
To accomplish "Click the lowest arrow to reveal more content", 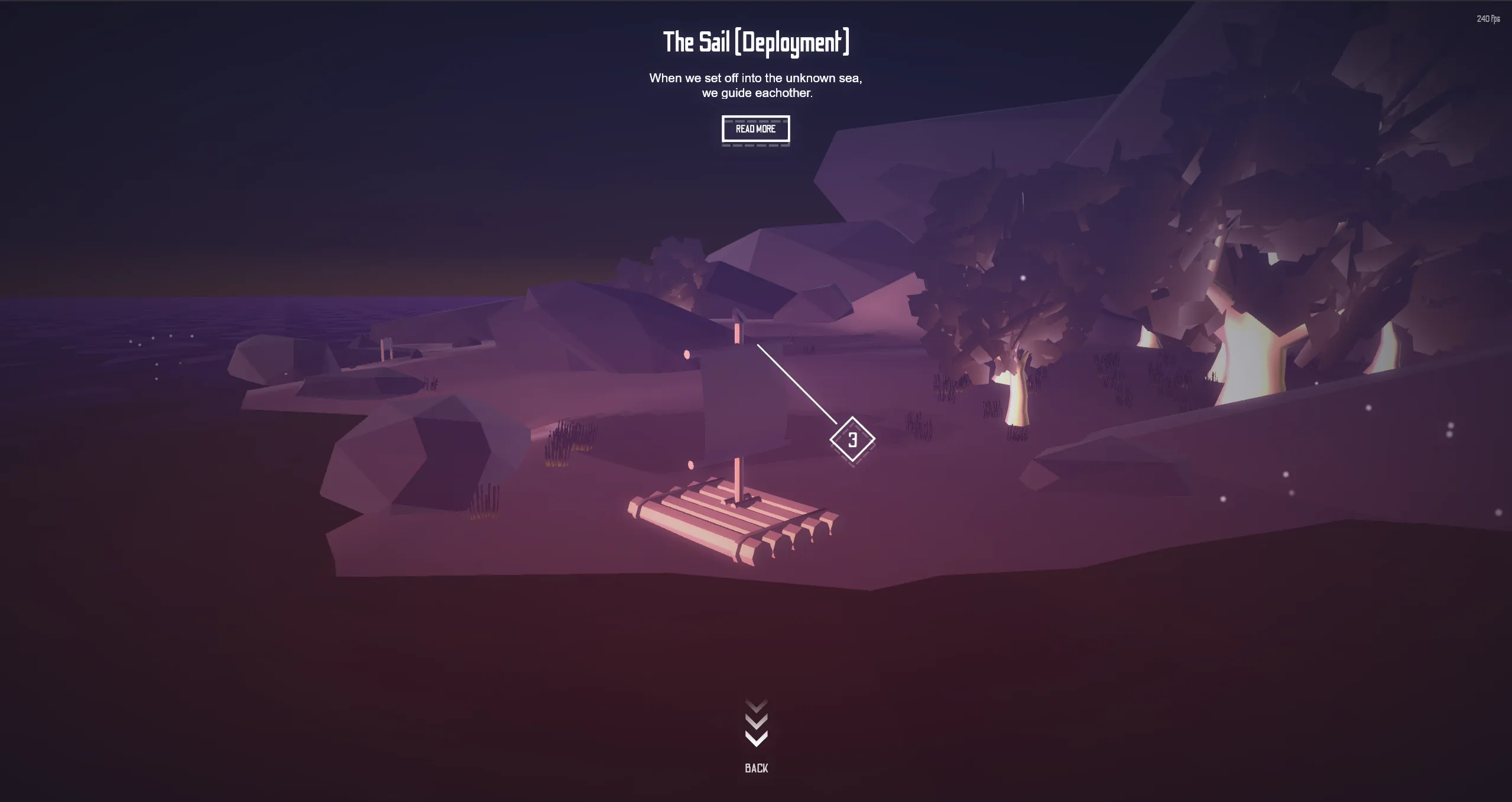I will point(755,738).
